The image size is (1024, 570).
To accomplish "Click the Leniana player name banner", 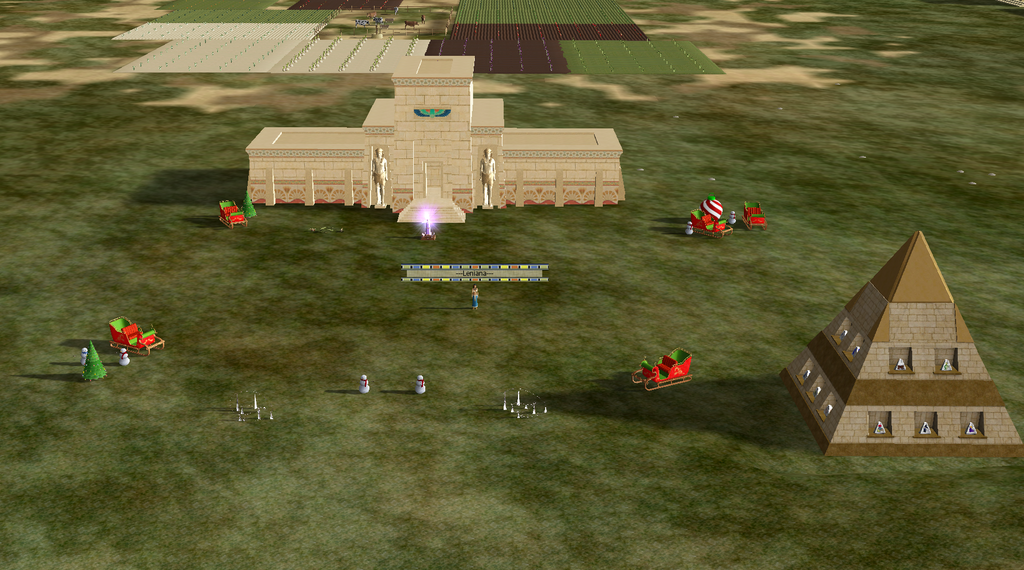I will (x=474, y=272).
